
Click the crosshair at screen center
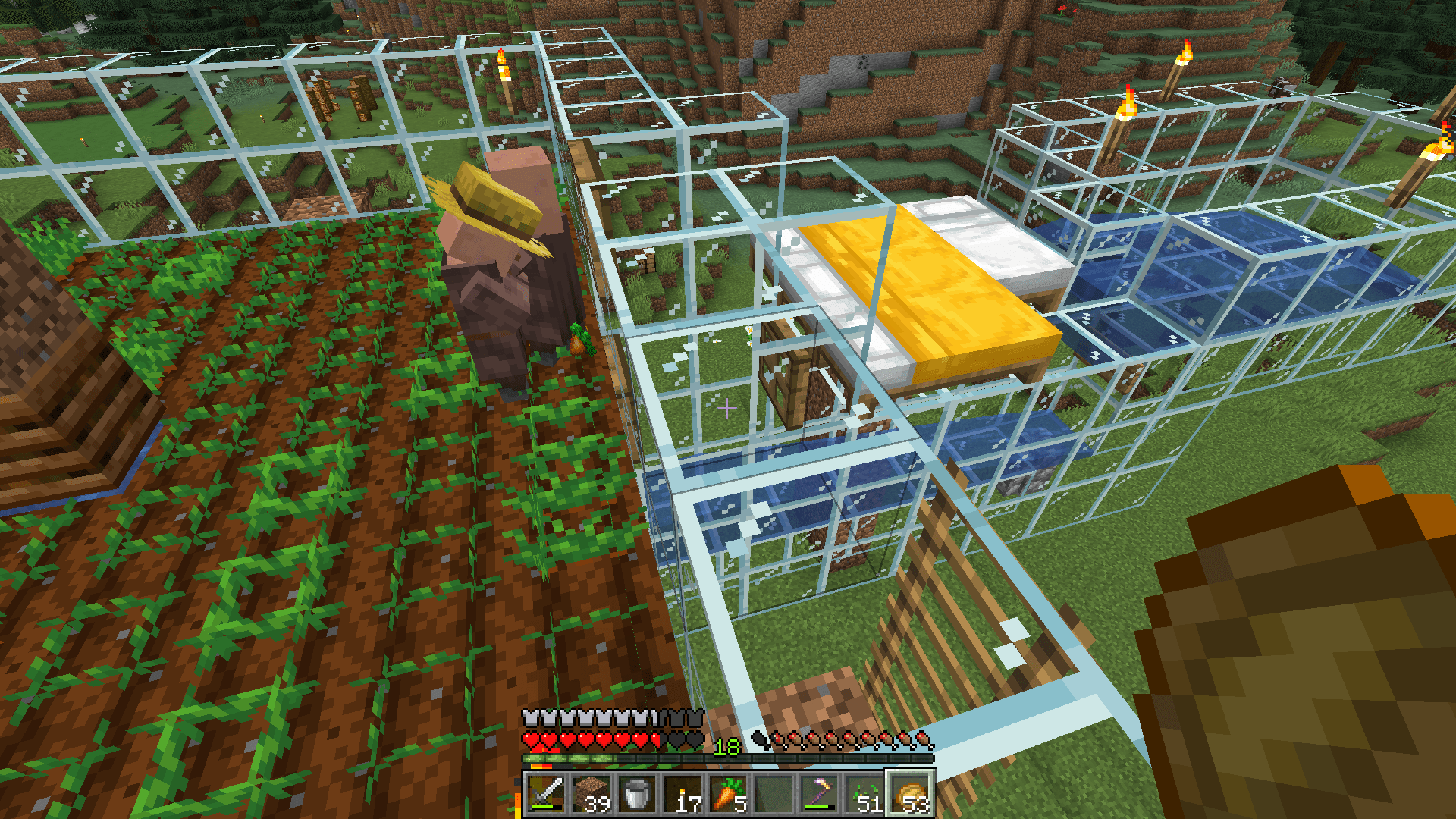(728, 409)
